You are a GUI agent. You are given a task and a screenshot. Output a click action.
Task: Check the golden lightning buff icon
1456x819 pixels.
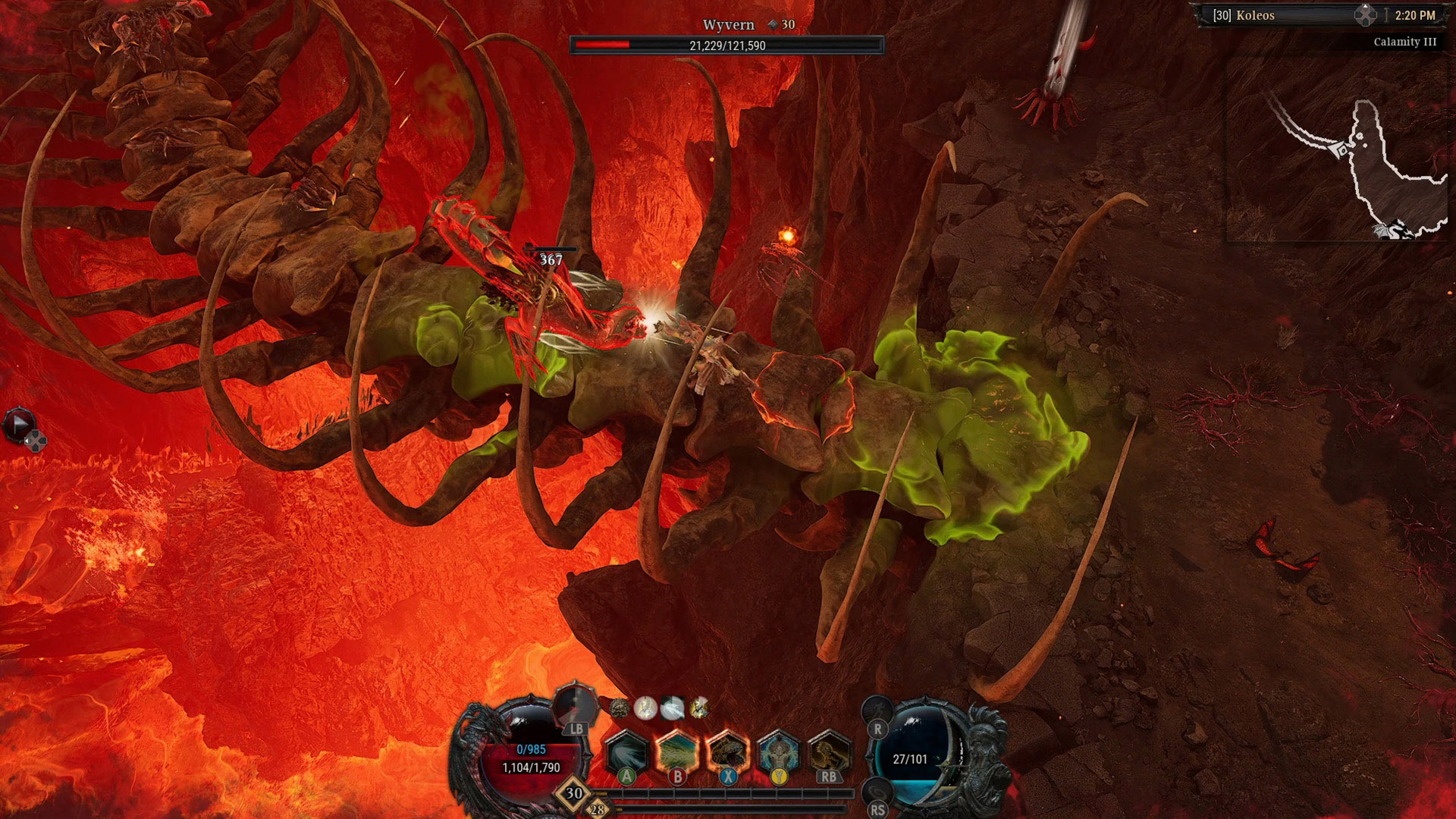point(699,708)
